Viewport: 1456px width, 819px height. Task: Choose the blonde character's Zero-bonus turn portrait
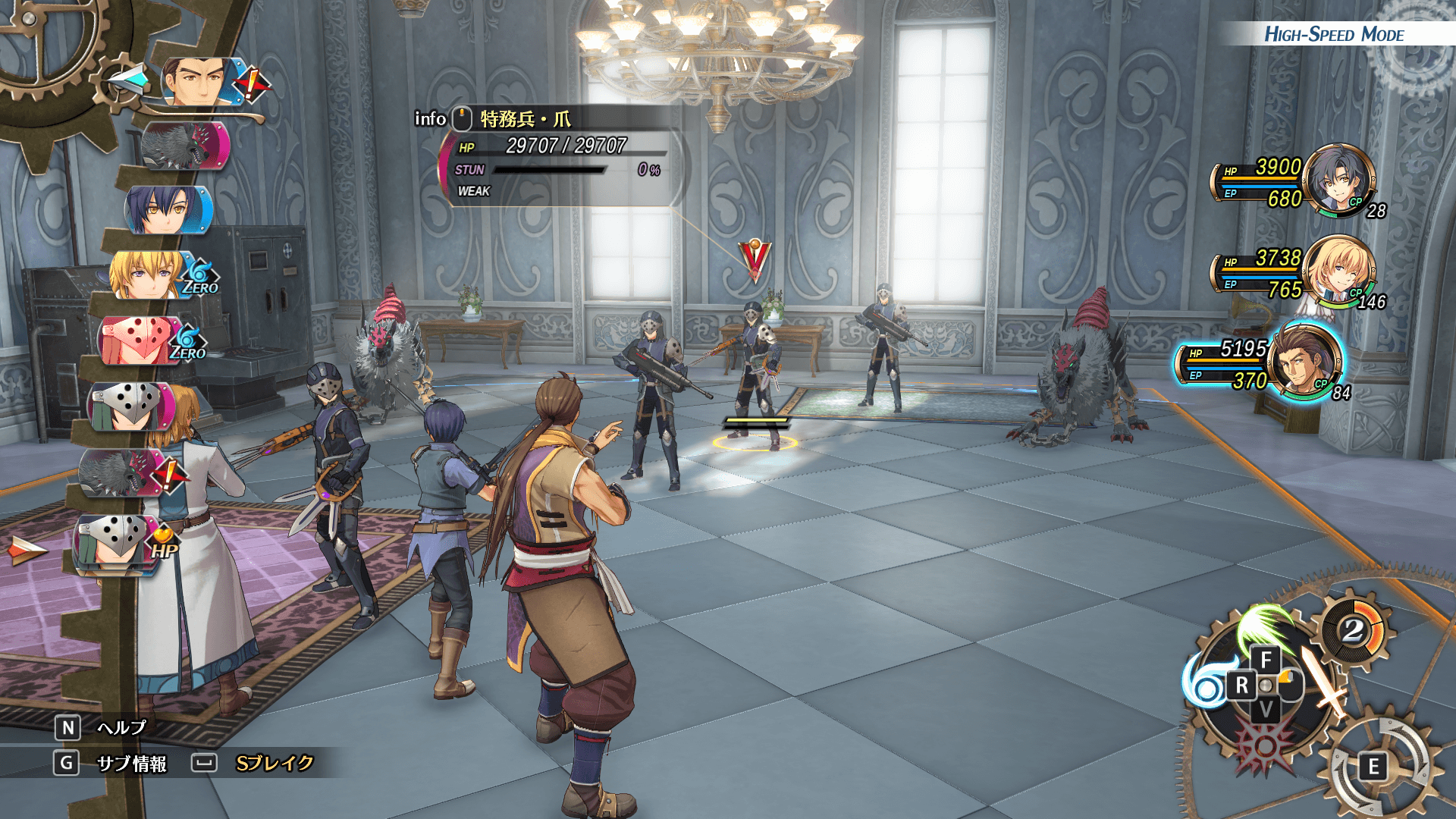tap(149, 275)
